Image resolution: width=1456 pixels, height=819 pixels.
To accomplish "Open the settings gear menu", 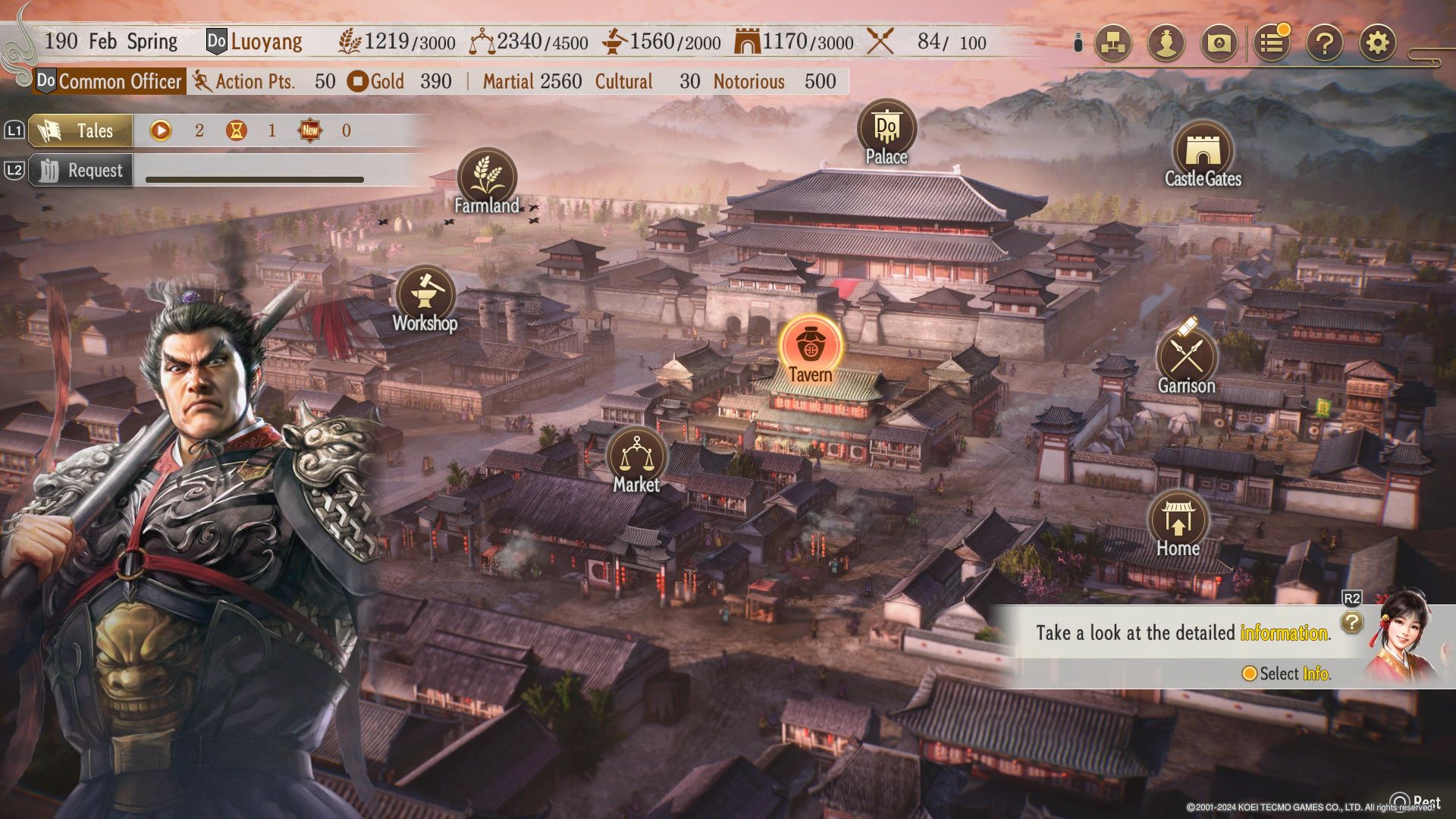I will tap(1377, 43).
